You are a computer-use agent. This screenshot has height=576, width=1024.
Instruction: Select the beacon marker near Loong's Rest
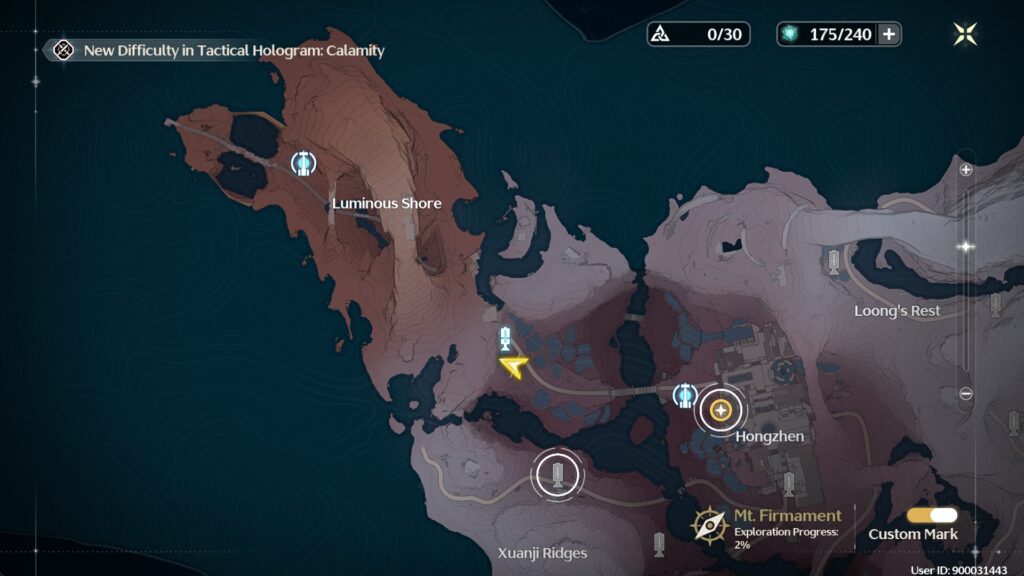(833, 262)
